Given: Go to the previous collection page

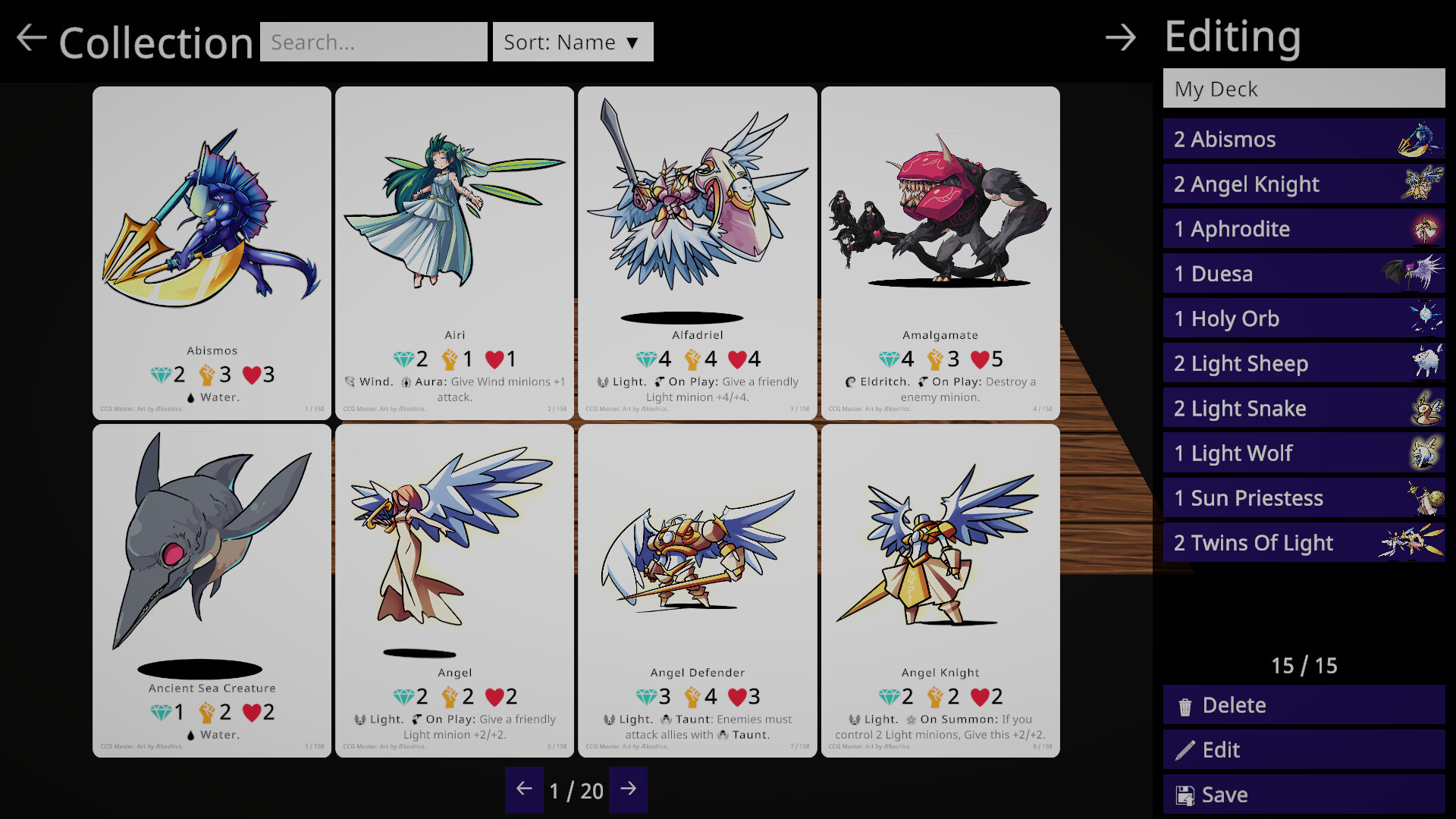Looking at the screenshot, I should pos(524,790).
